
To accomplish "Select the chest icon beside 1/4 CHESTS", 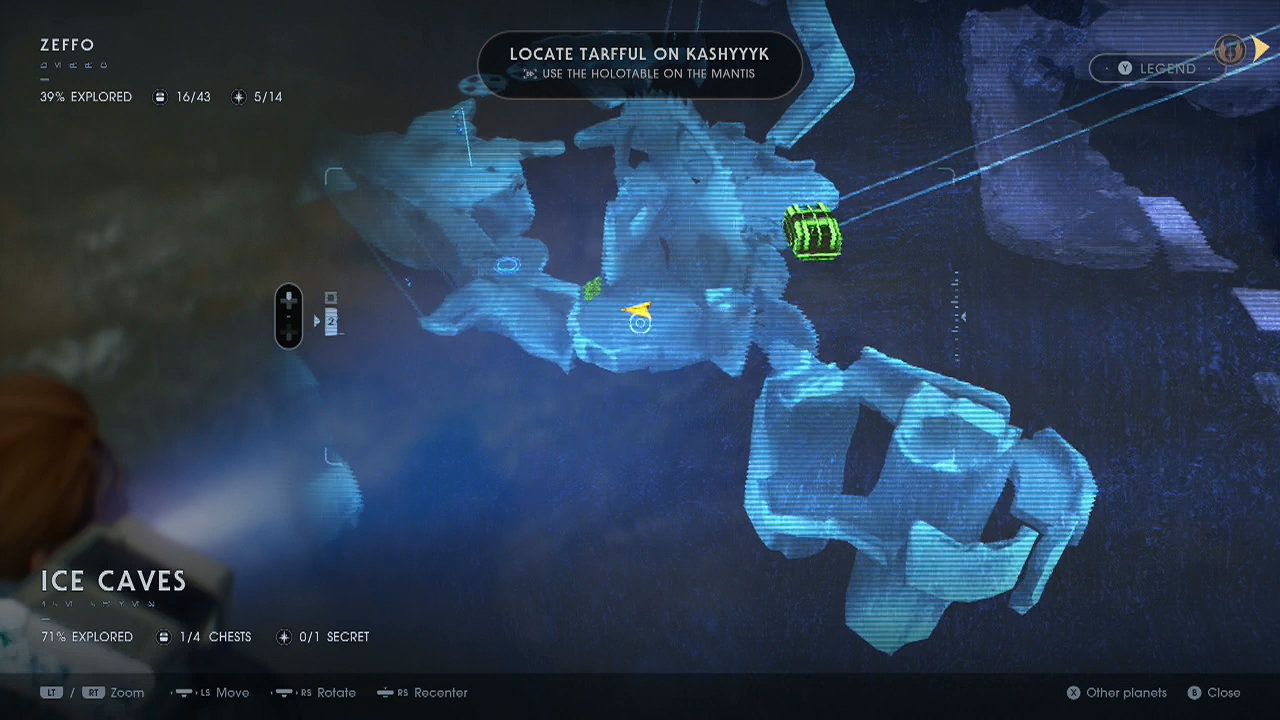I will 163,637.
